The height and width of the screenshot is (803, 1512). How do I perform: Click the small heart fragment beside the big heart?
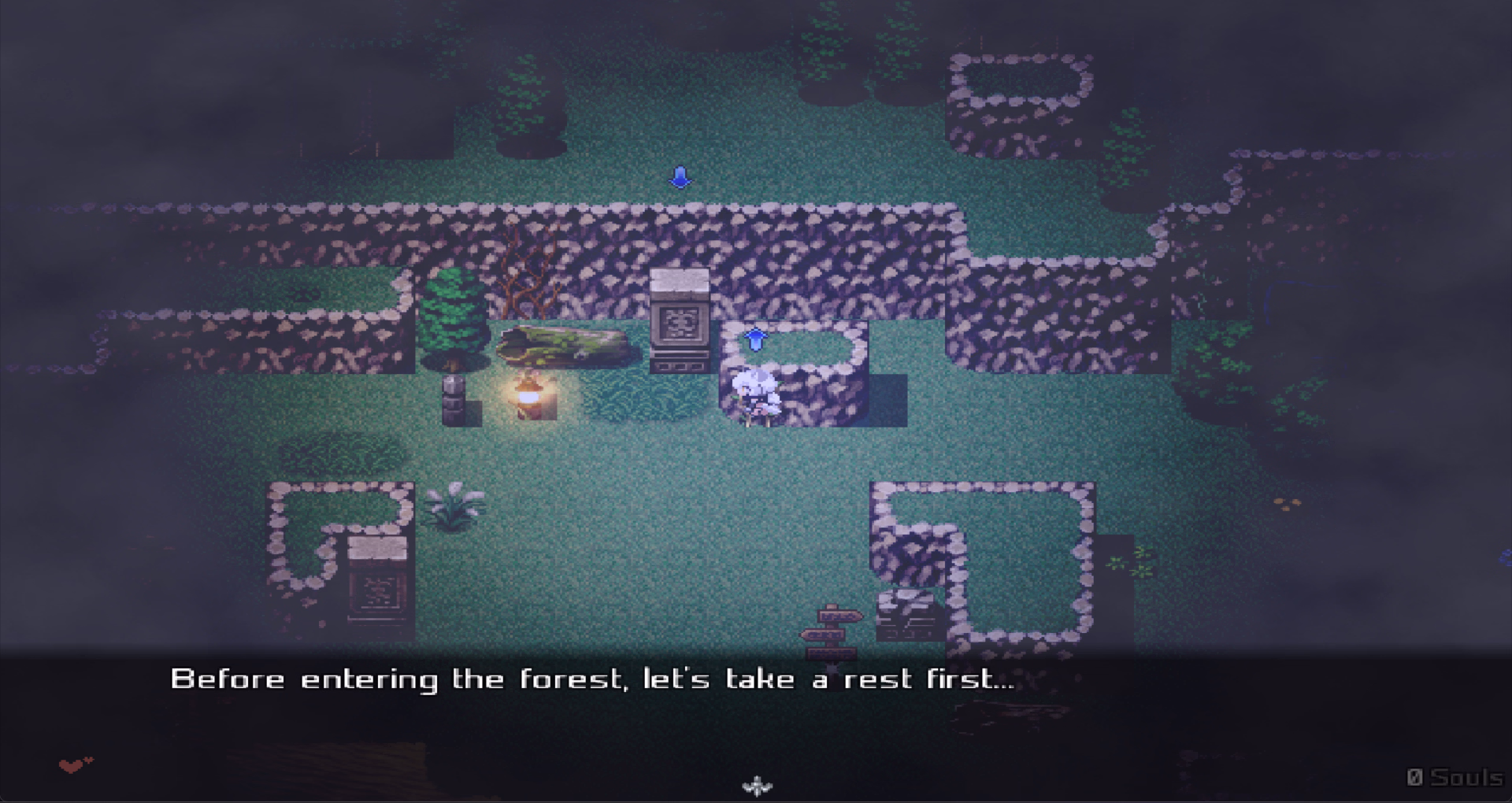click(x=88, y=760)
